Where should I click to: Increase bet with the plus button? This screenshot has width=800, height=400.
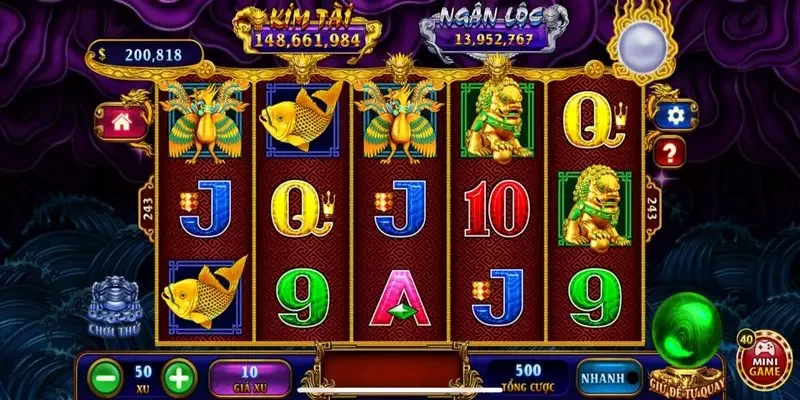(x=176, y=378)
